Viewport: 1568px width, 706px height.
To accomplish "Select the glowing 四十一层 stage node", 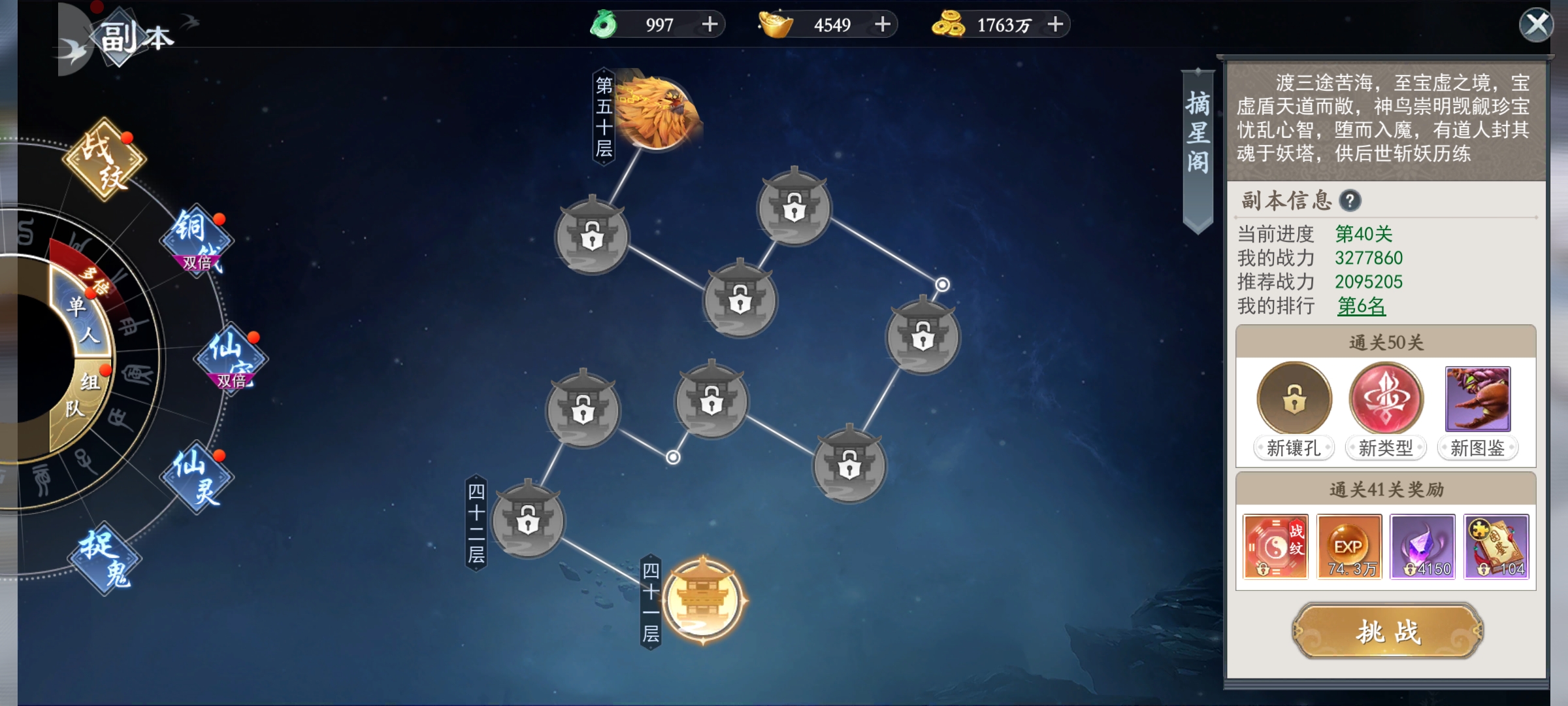I will (702, 600).
